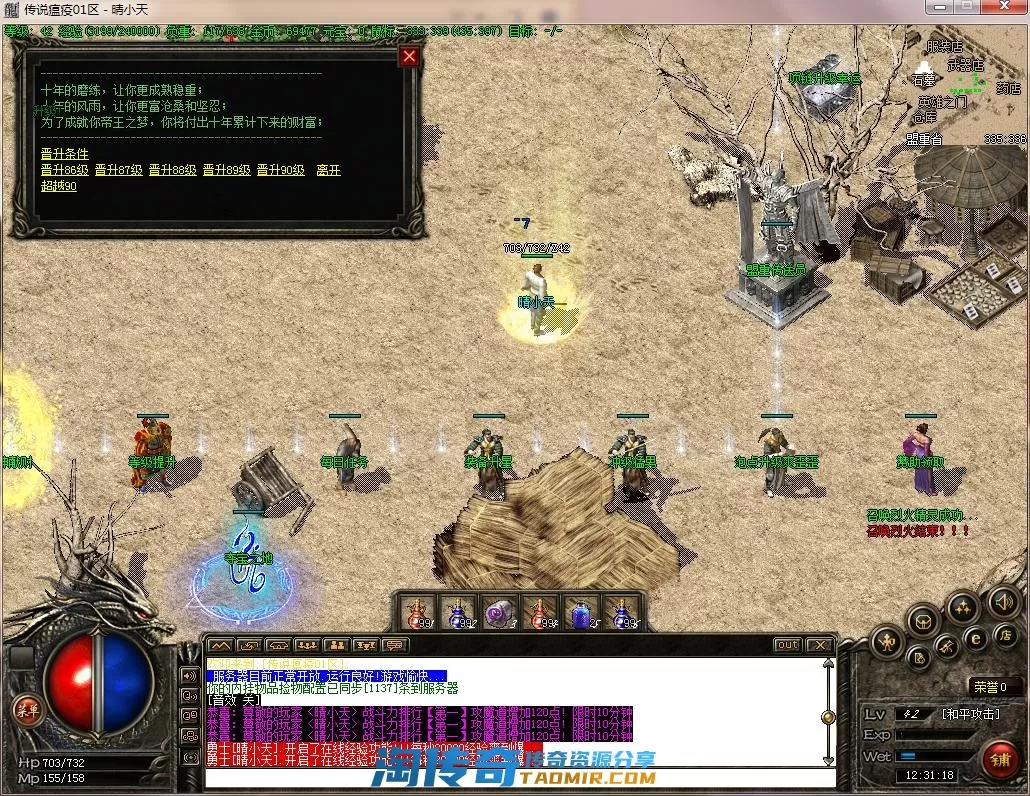This screenshot has height=796, width=1030.
Task: Open the bag box icon
Action: click(x=923, y=621)
